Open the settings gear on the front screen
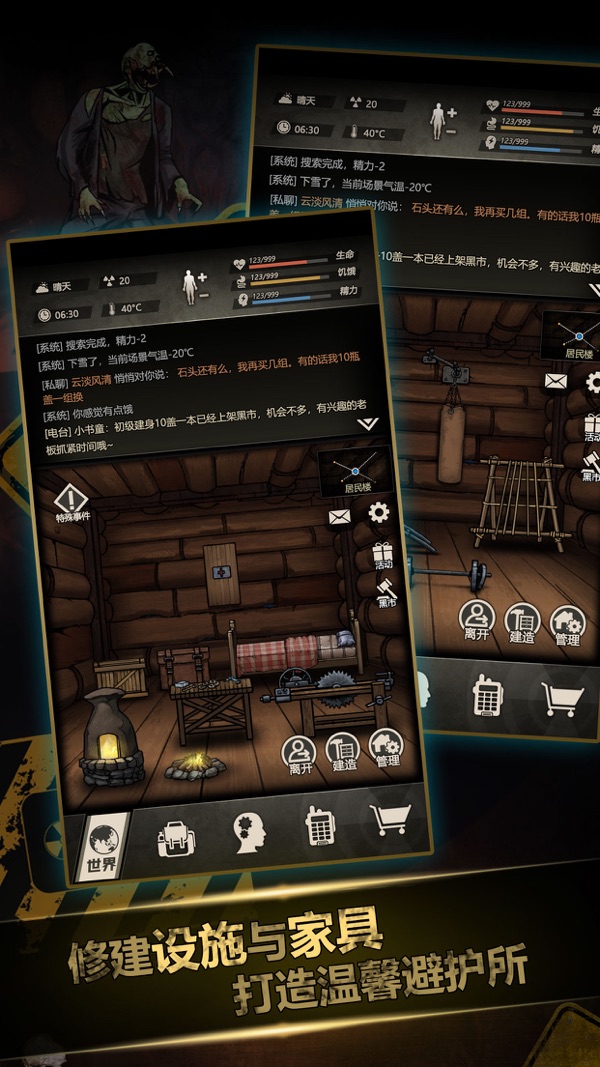Screen dimensions: 600x1067 click(x=378, y=513)
